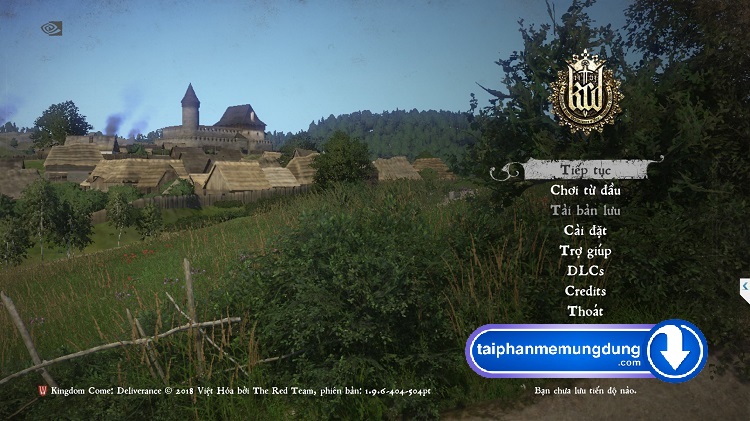Show the Credits screen
The image size is (750, 421).
585,291
